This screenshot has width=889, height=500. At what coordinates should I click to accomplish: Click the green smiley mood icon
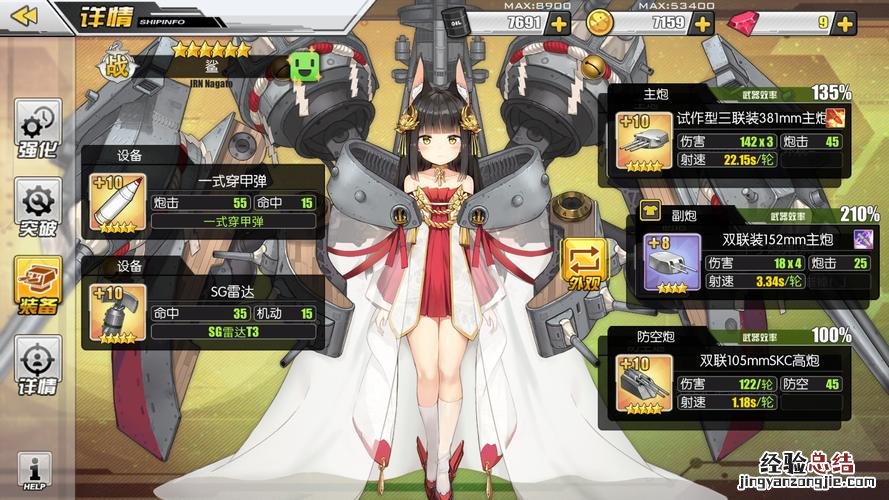304,67
